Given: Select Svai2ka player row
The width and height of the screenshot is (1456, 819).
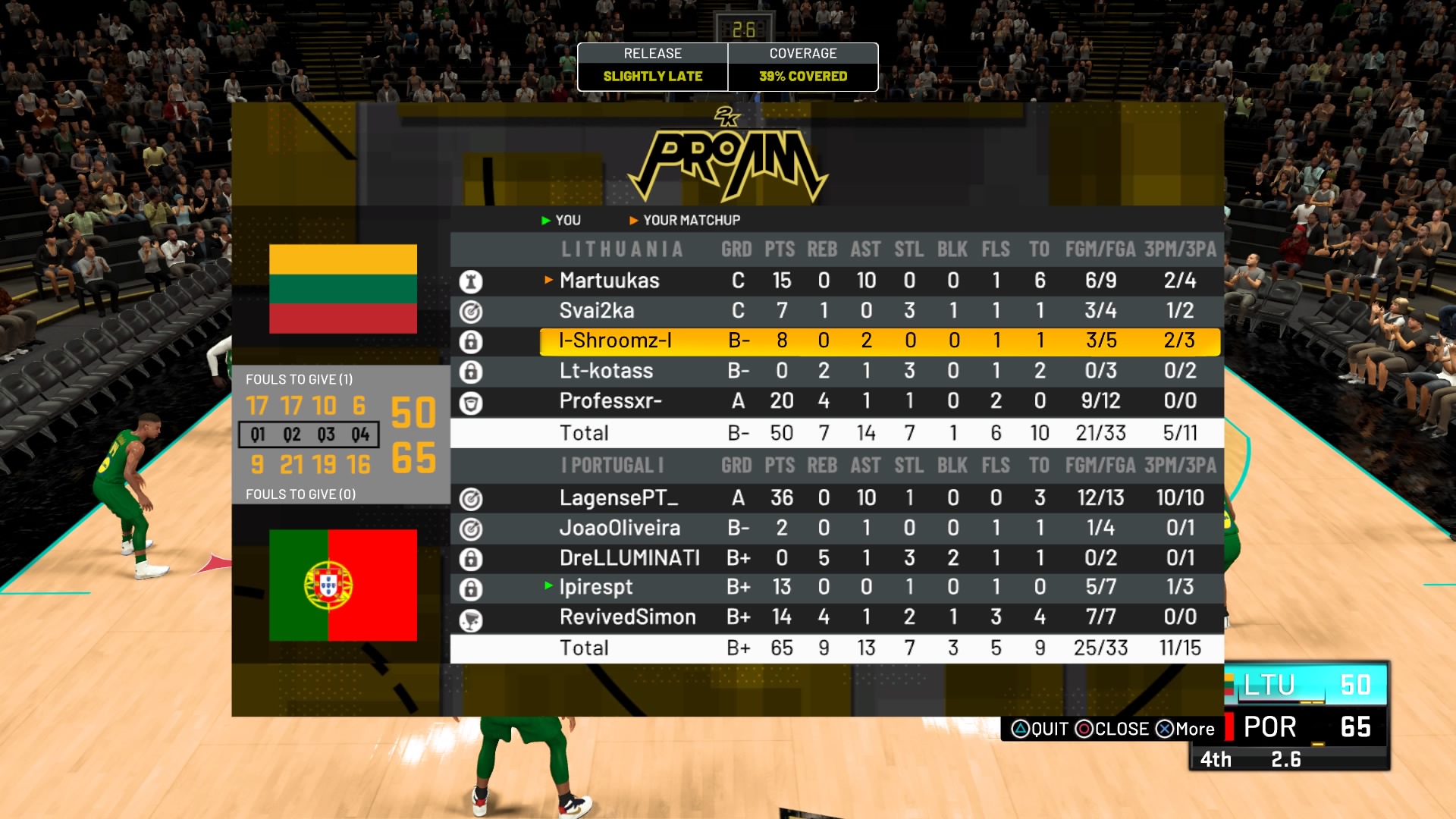Looking at the screenshot, I should (x=597, y=311).
